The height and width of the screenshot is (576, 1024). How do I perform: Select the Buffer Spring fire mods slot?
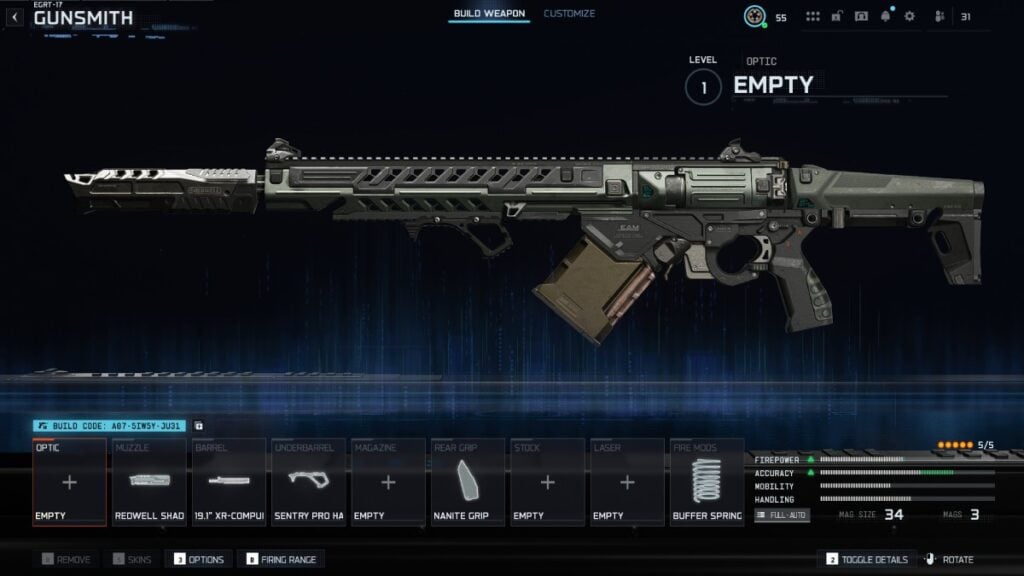[707, 482]
